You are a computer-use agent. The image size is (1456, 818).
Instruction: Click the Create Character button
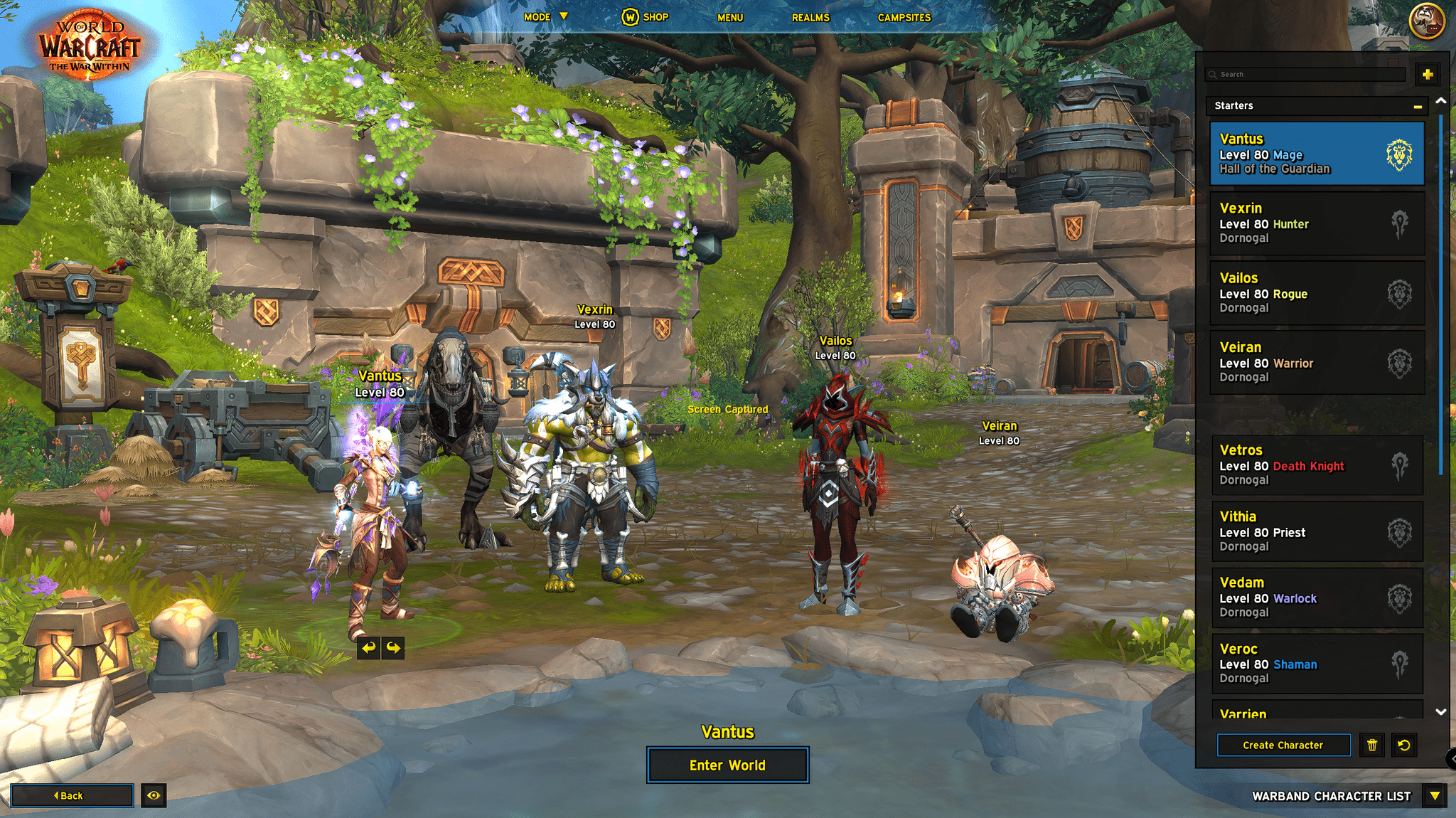tap(1283, 745)
